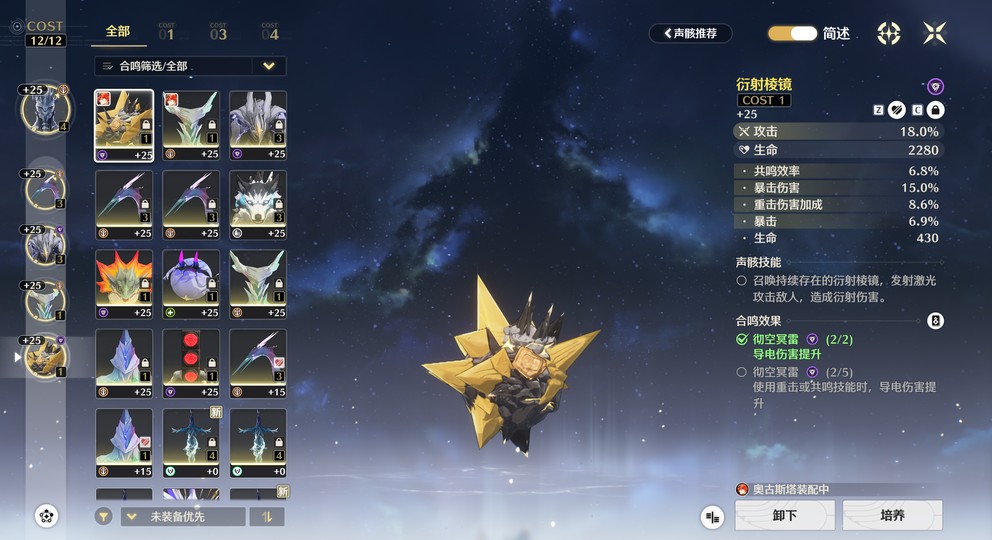The height and width of the screenshot is (540, 992).
Task: Open the 未装备优先 sort dropdown
Action: tap(183, 516)
